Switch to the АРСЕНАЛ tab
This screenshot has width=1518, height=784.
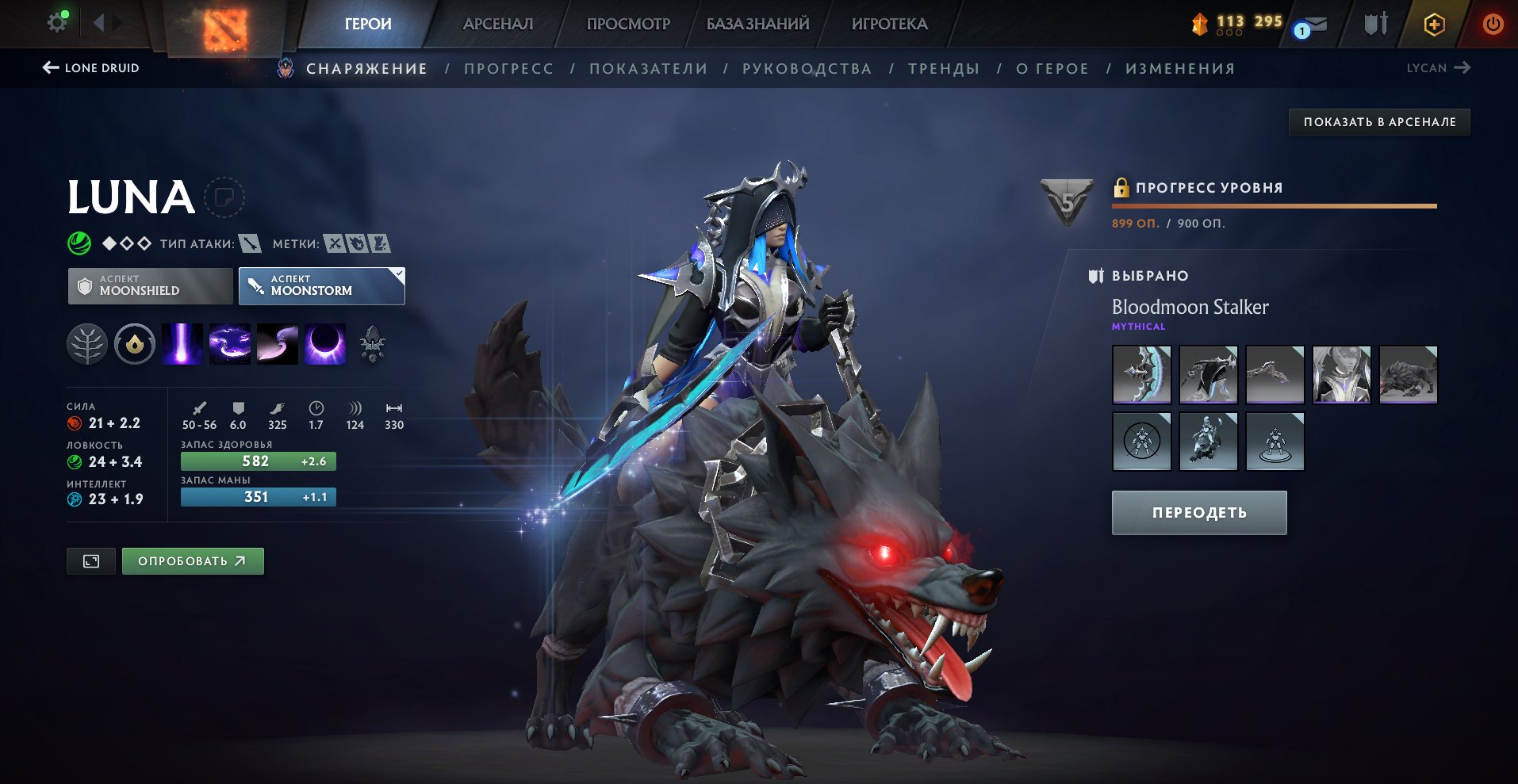496,24
